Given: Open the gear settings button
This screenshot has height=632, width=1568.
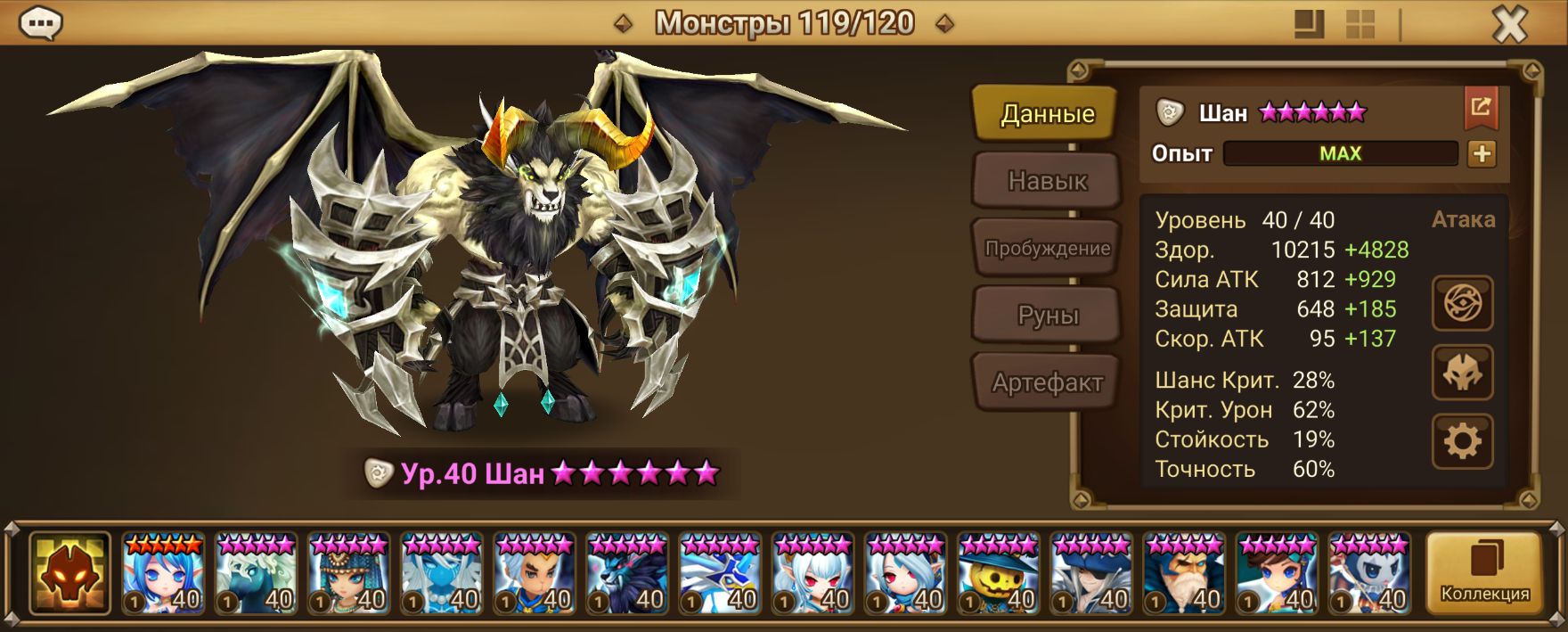Looking at the screenshot, I should (x=1462, y=441).
